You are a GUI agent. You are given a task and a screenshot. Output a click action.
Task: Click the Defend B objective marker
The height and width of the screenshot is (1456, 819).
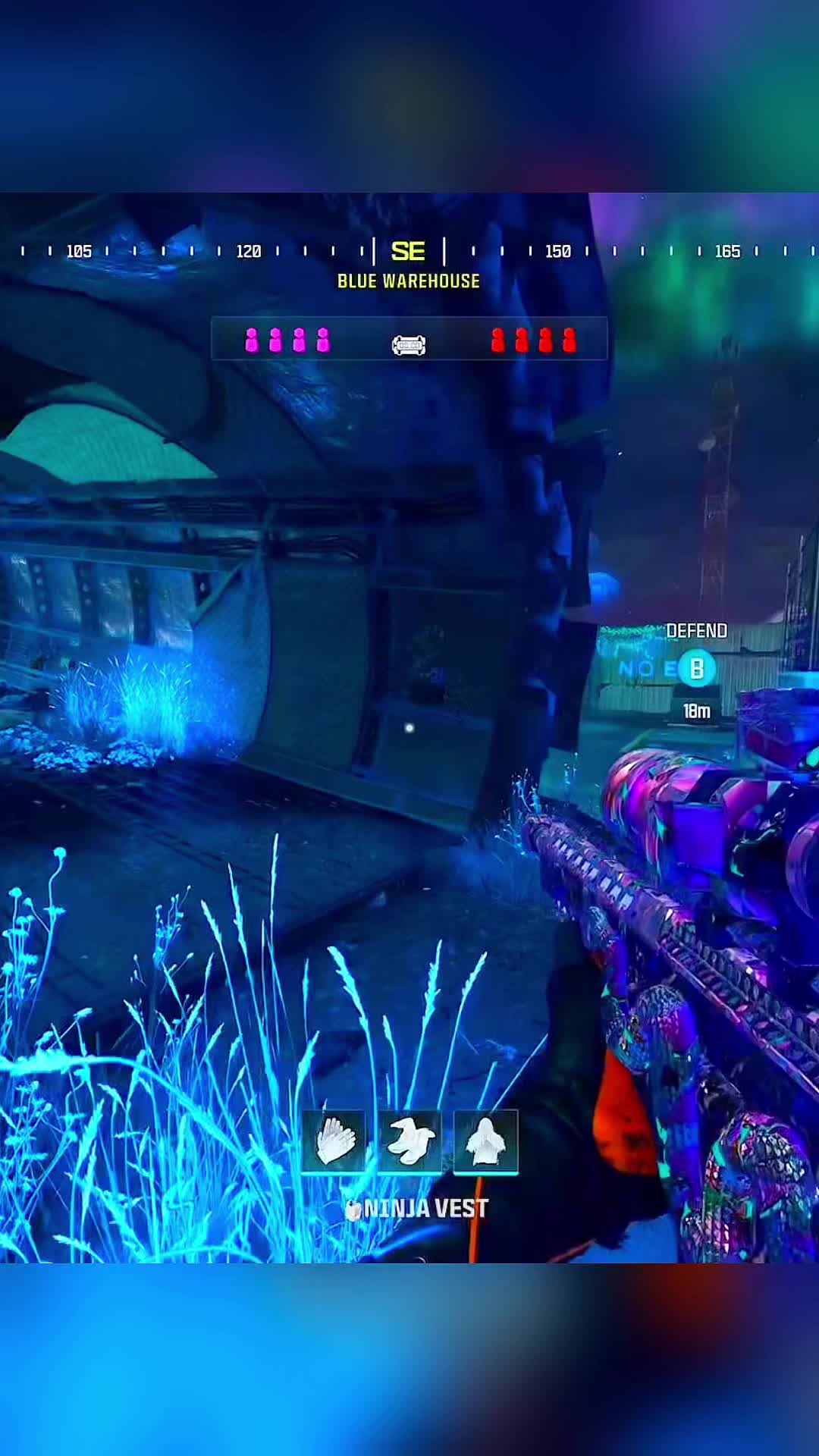(x=696, y=669)
